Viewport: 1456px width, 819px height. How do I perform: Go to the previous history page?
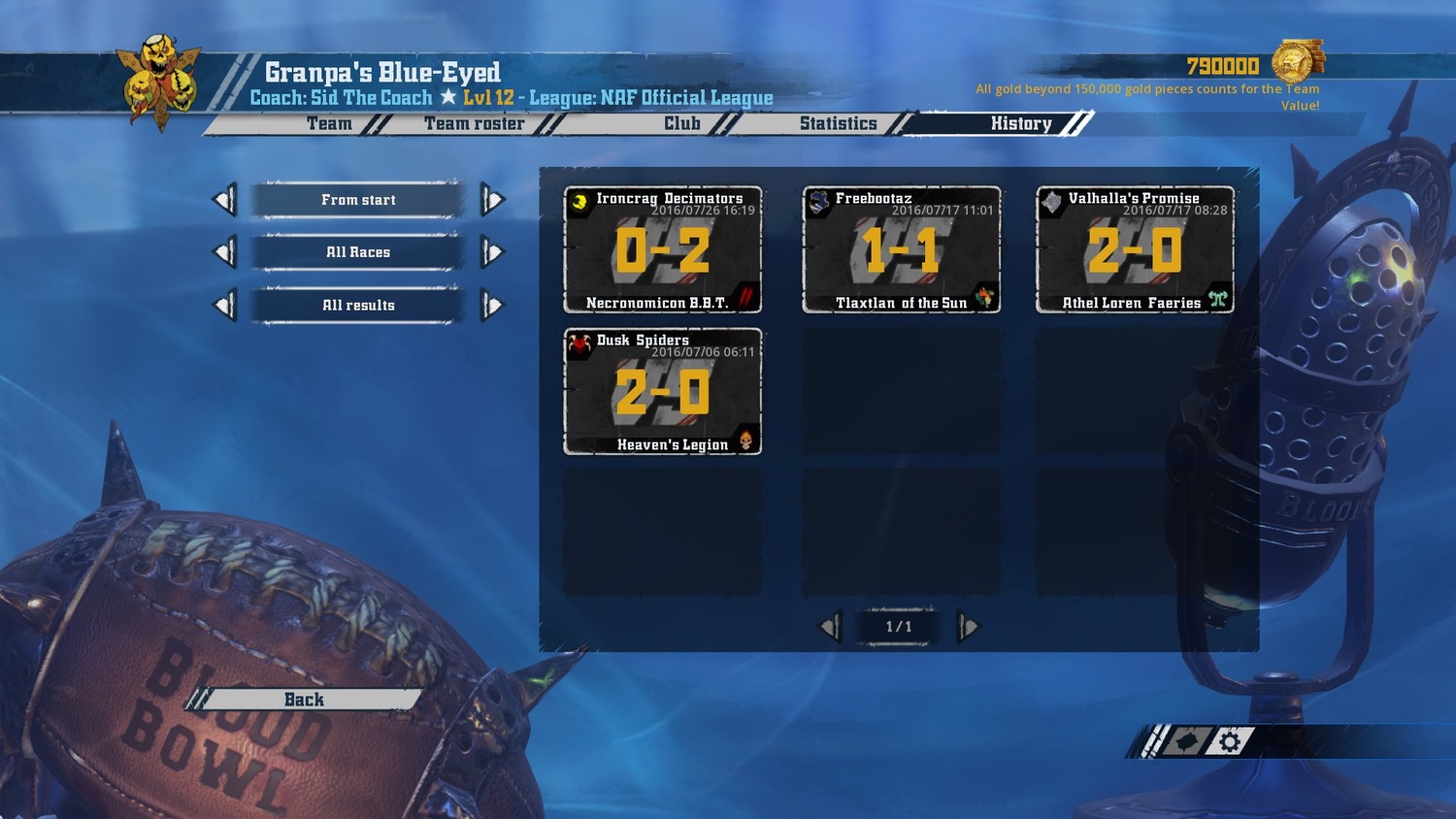point(831,627)
